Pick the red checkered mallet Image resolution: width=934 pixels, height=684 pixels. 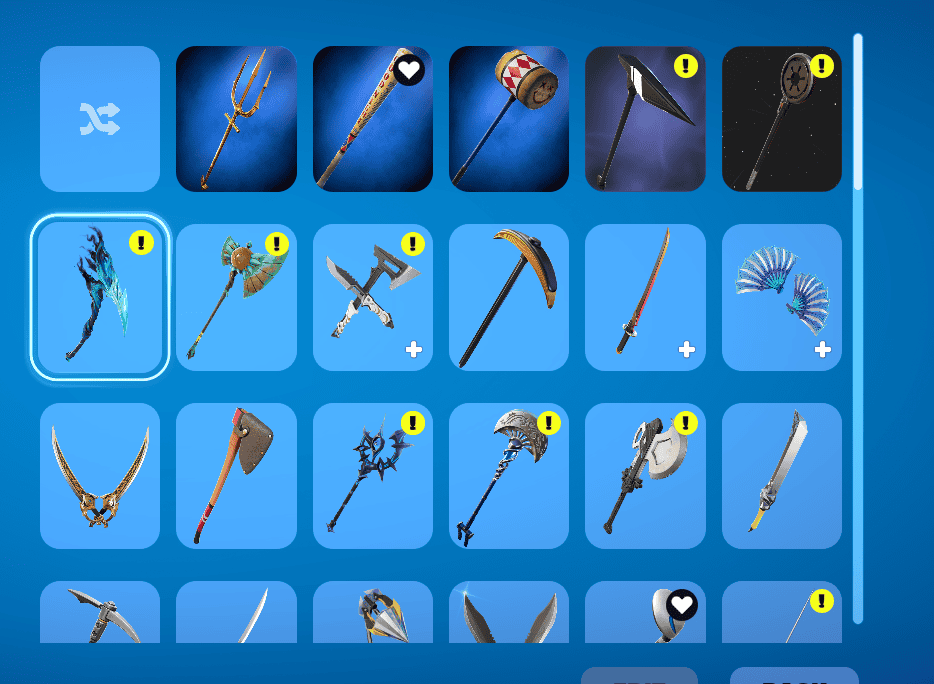508,119
